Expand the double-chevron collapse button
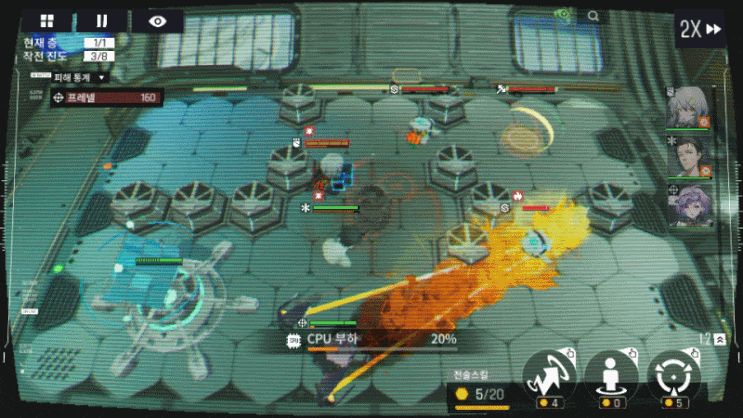This screenshot has width=743, height=418. [x=720, y=340]
